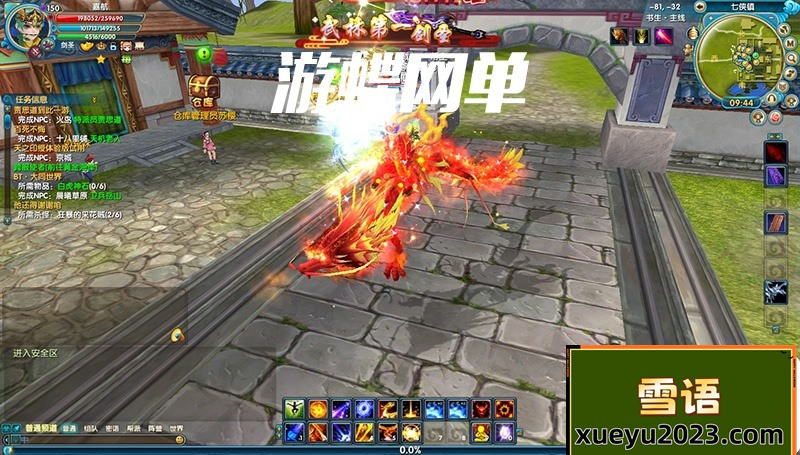Click the gold ingot icon under health bars
This screenshot has width=800, height=455.
coord(86,46)
